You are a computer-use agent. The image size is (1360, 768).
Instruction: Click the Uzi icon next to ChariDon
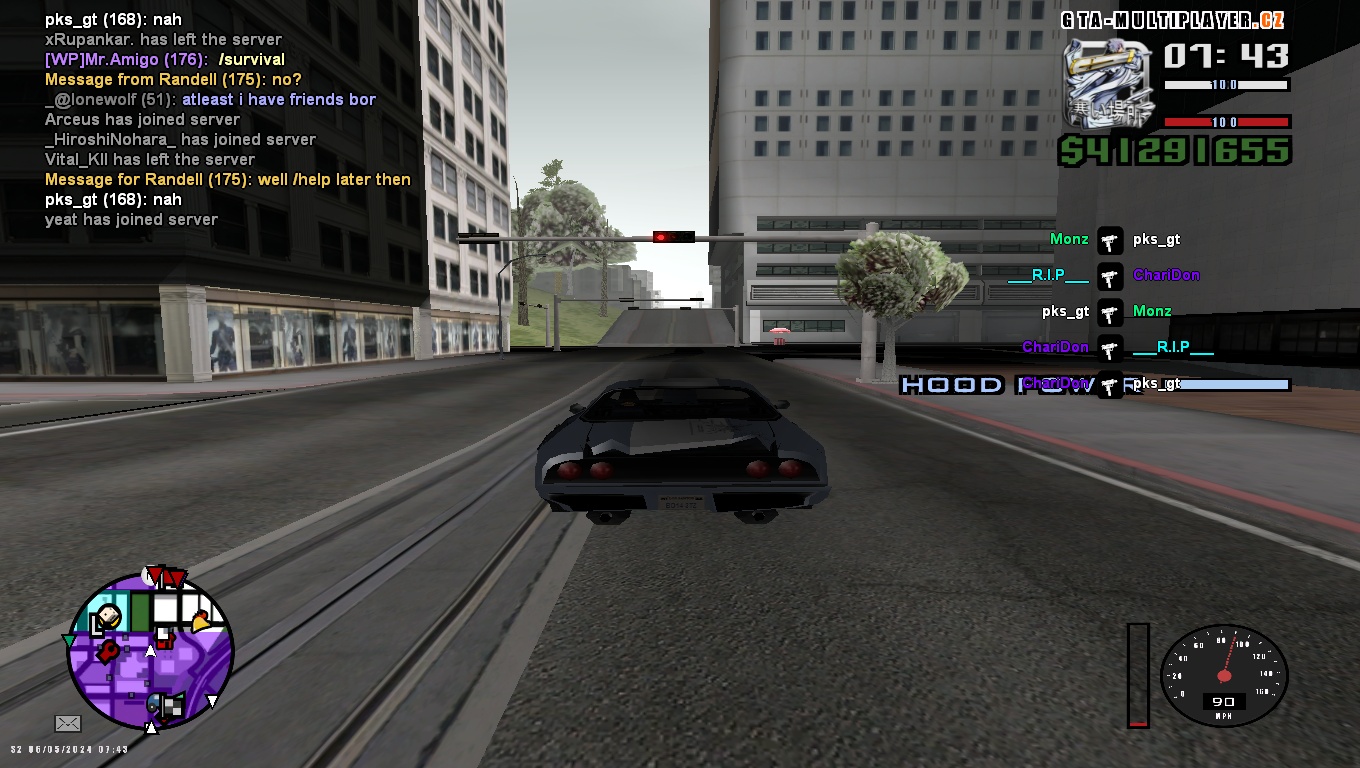(1110, 276)
